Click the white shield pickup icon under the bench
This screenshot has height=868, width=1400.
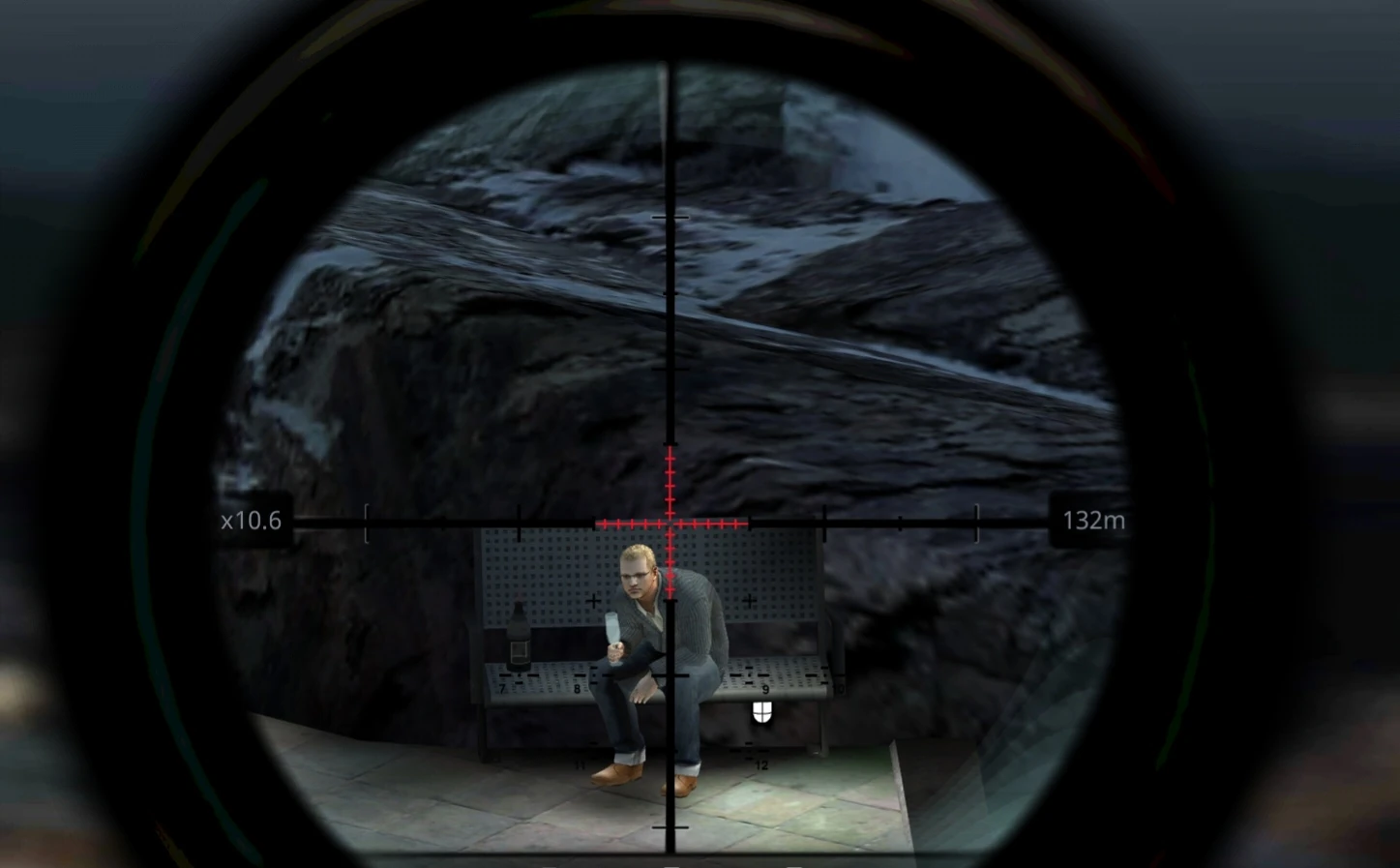761,712
